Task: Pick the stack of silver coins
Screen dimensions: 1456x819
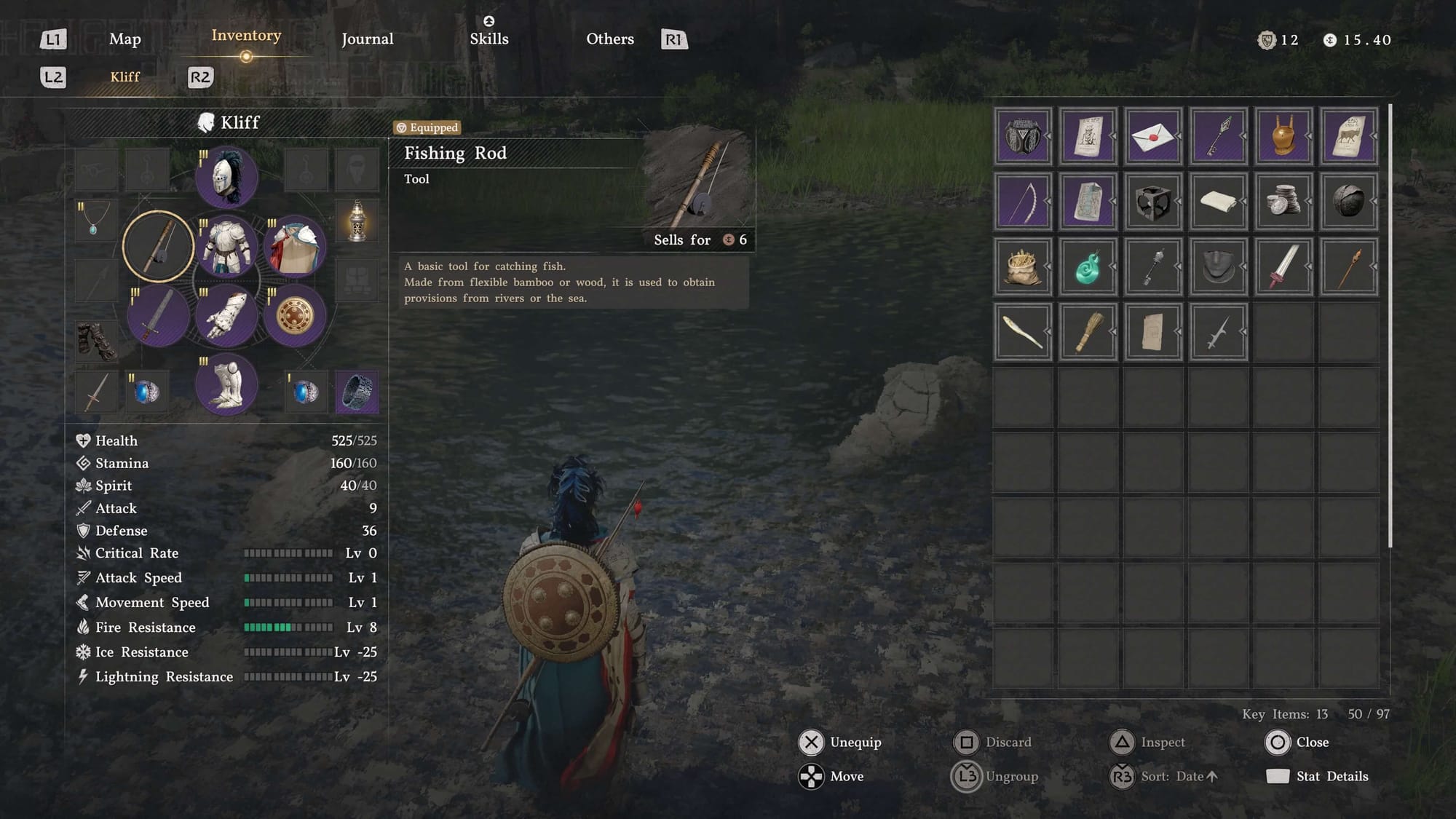Action: [1283, 202]
